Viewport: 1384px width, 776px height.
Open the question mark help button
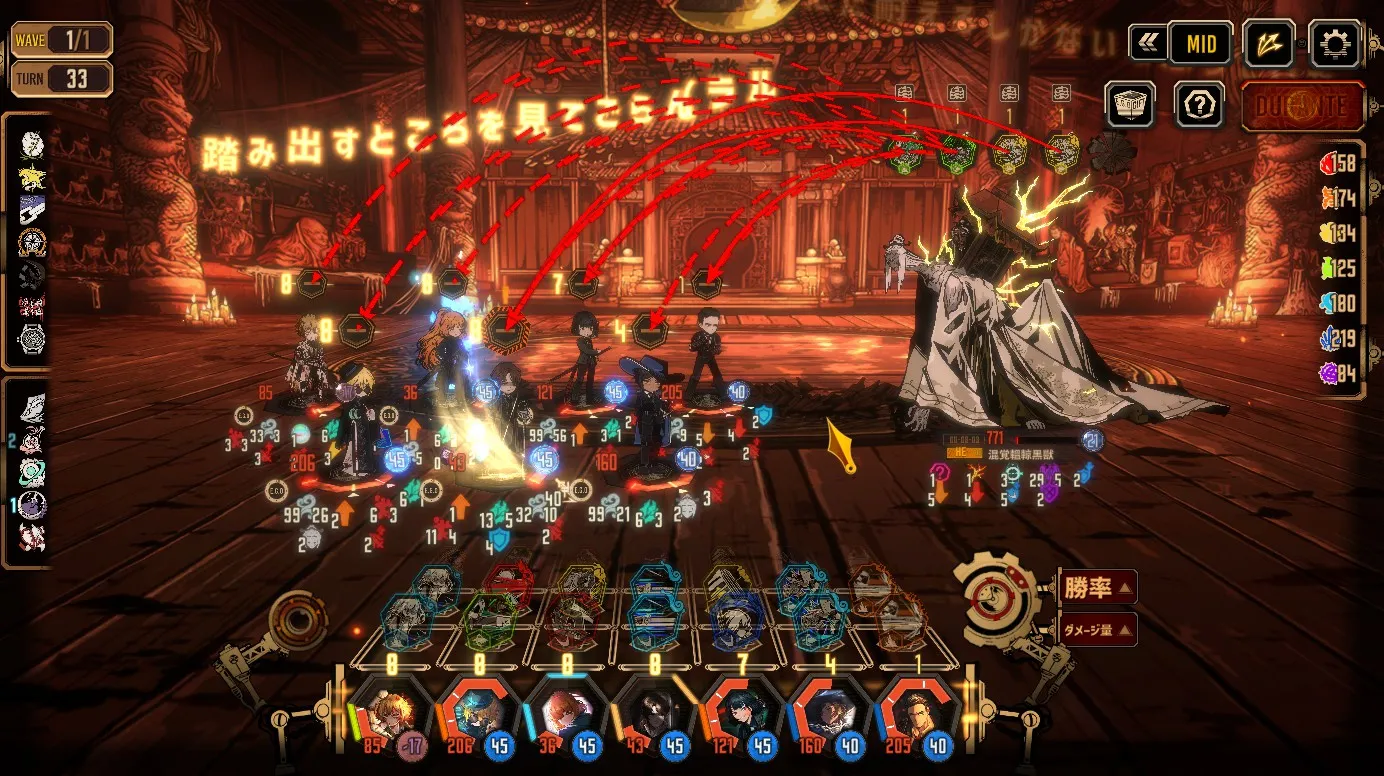point(1199,104)
